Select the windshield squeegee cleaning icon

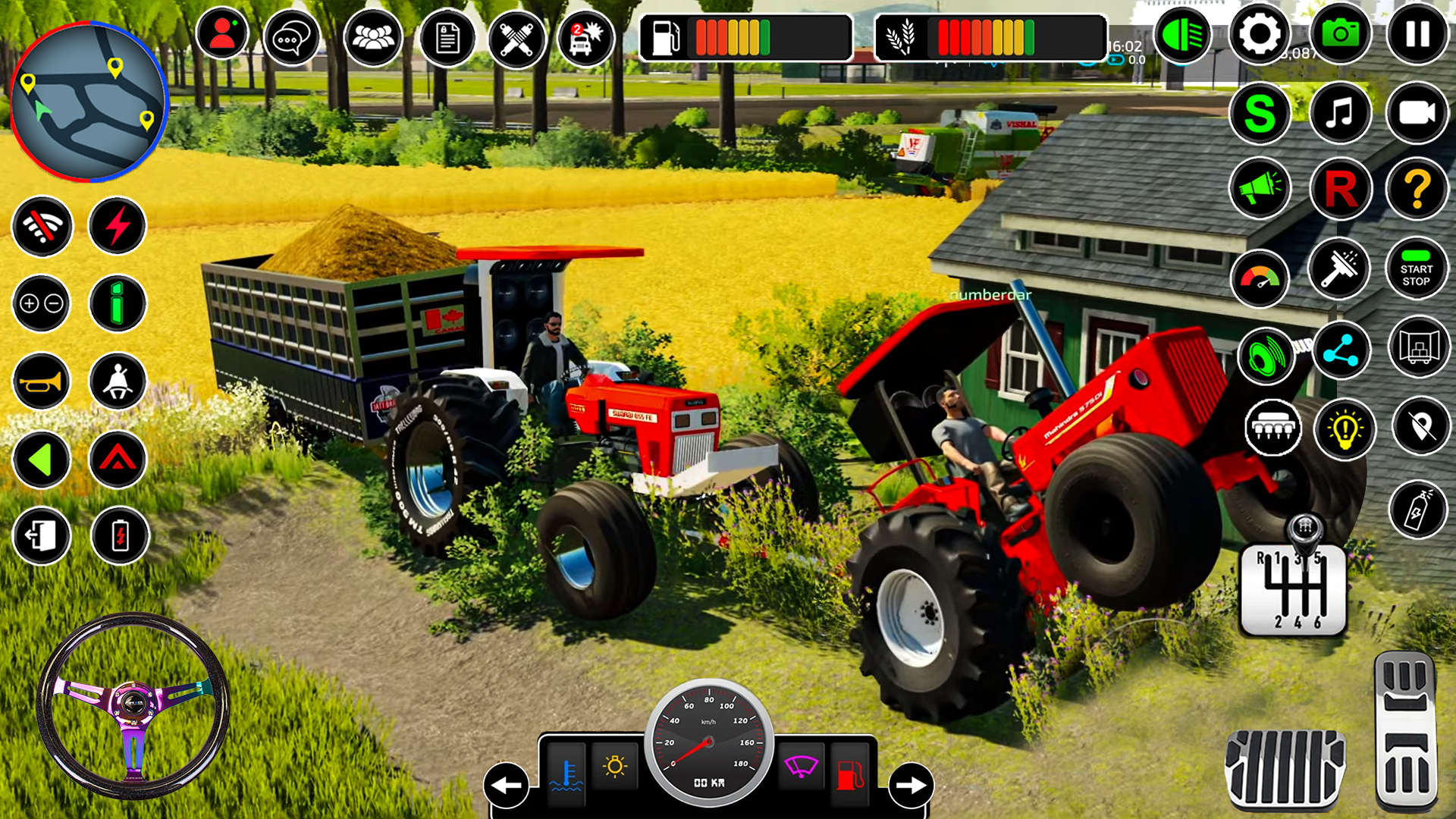pos(1339,271)
